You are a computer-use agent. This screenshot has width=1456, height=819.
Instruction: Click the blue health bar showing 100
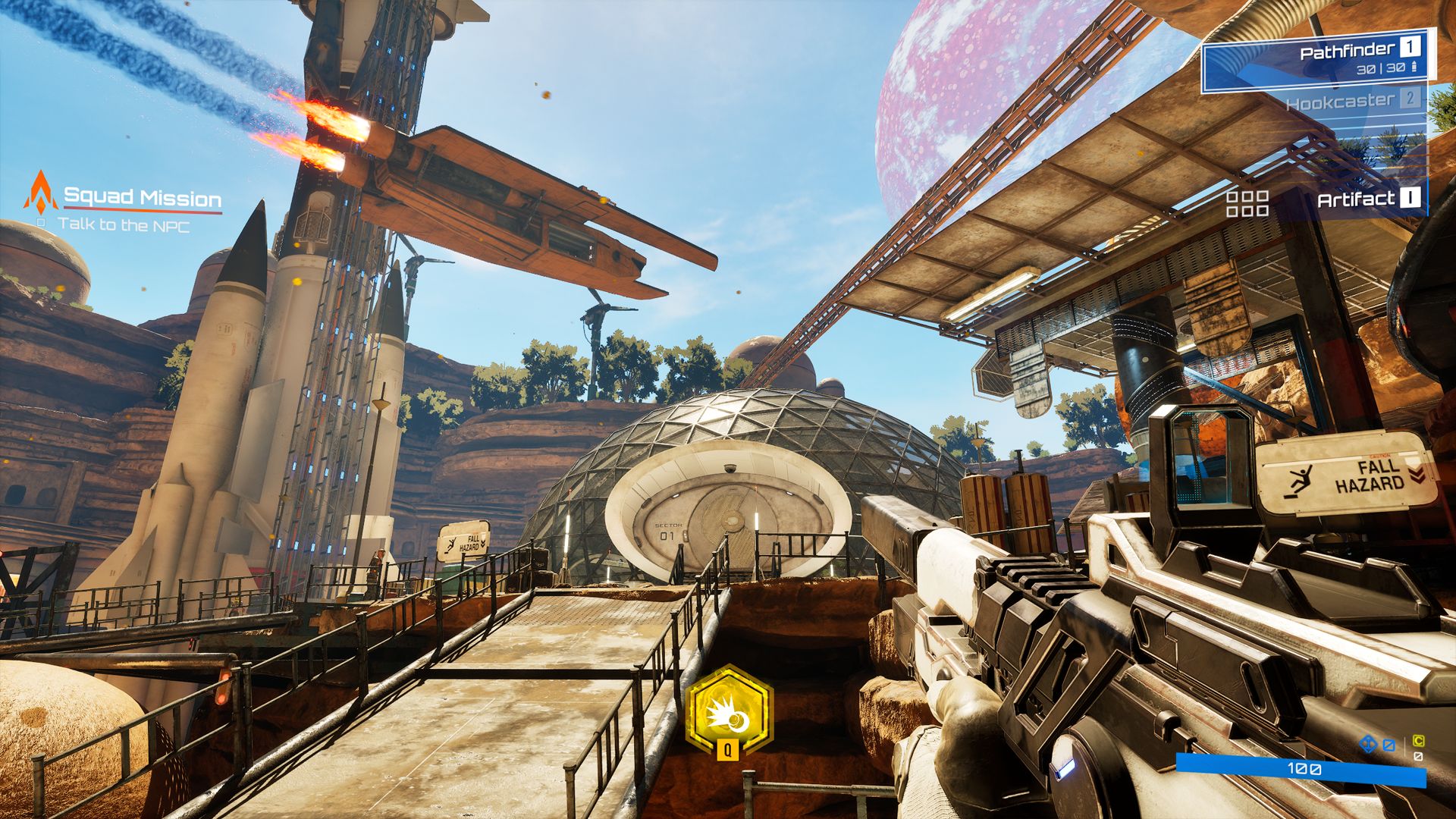[1303, 769]
